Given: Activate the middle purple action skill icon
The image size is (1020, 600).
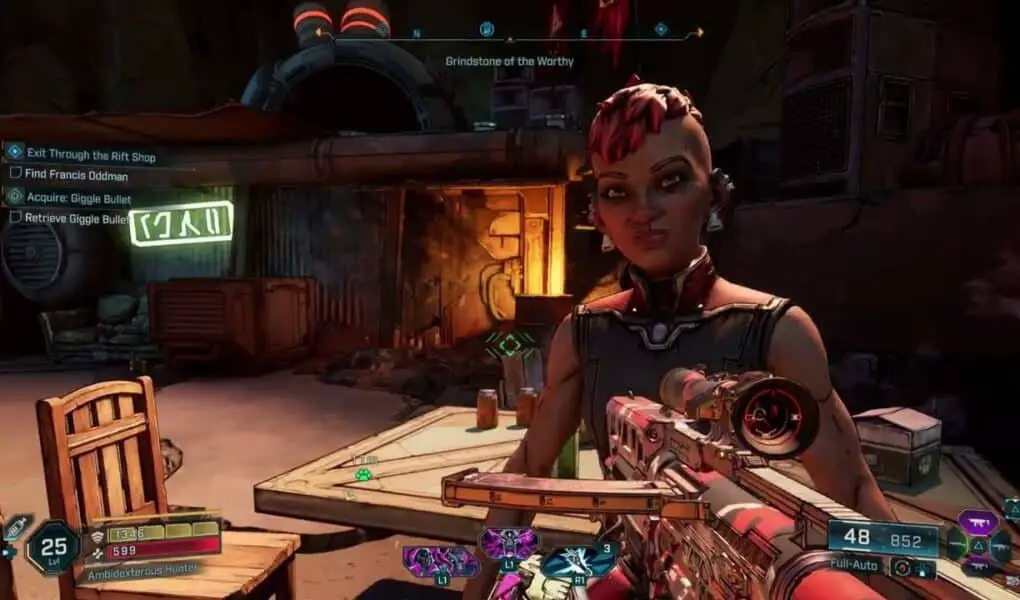Looking at the screenshot, I should click(509, 545).
